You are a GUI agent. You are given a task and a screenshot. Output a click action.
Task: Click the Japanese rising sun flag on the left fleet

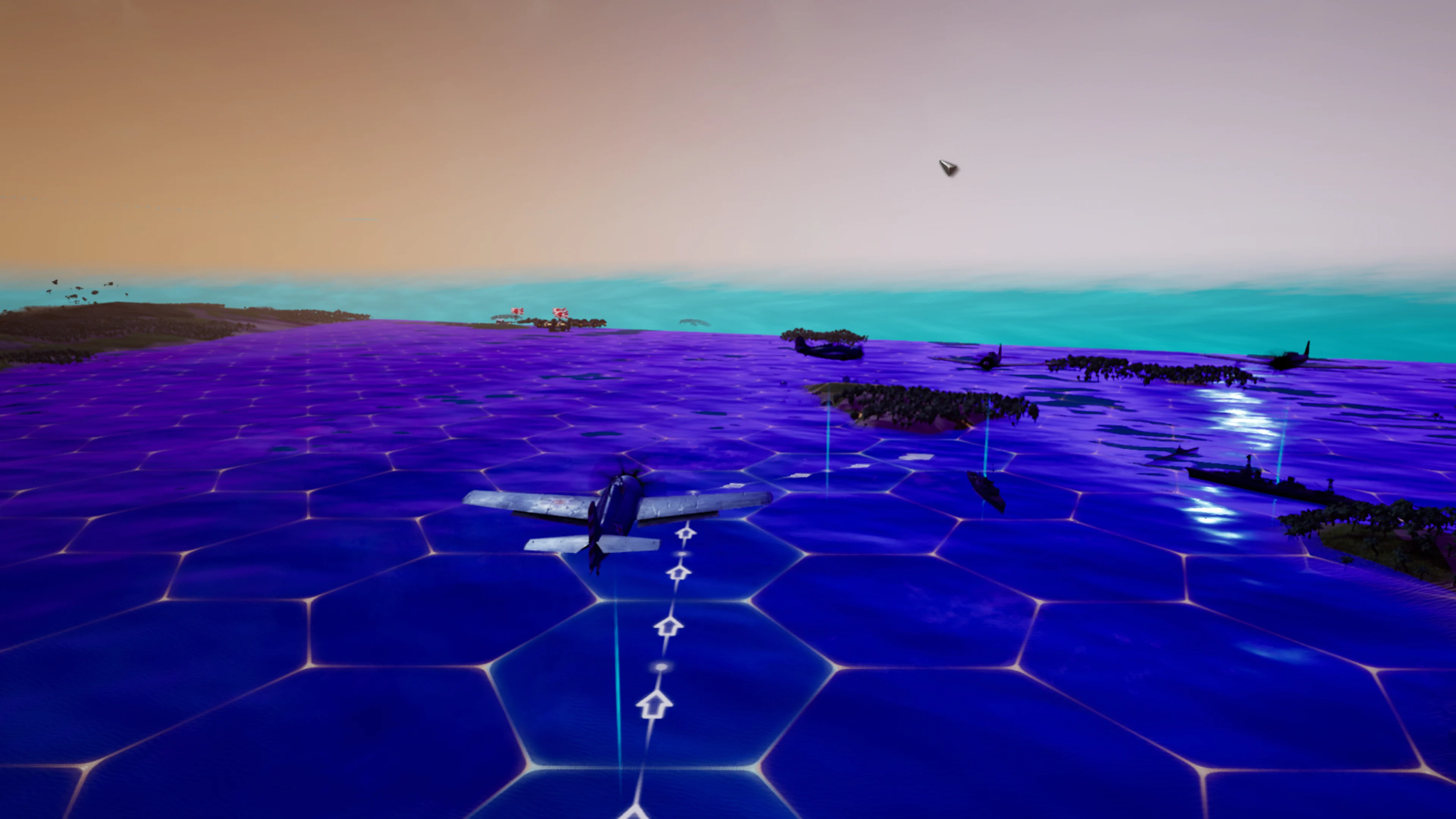517,312
